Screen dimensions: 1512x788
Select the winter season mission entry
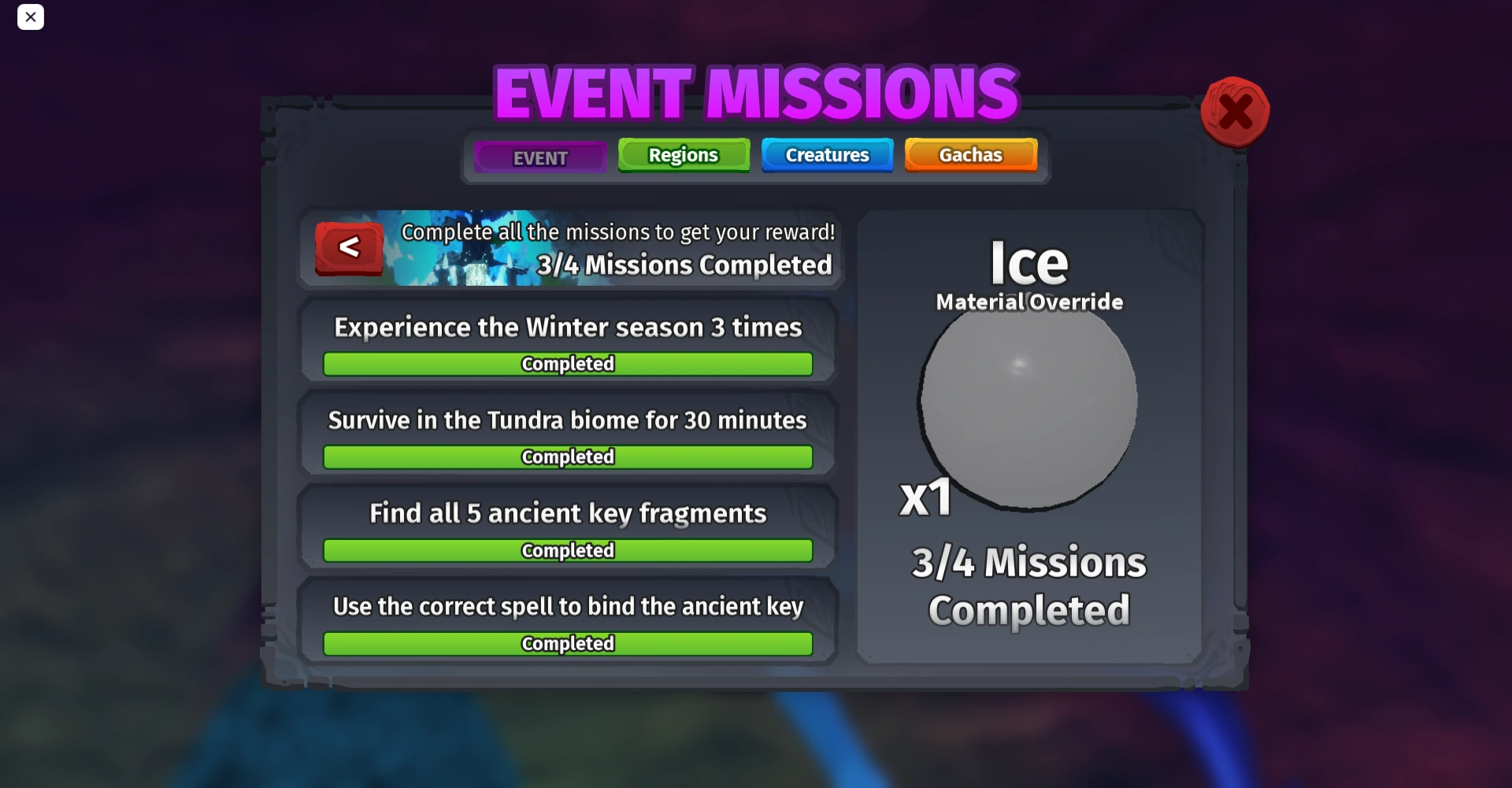click(x=568, y=327)
